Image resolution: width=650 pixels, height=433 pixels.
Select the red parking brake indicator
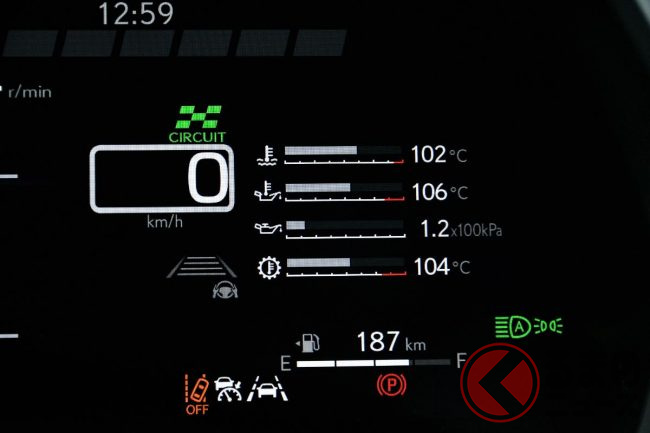click(388, 384)
